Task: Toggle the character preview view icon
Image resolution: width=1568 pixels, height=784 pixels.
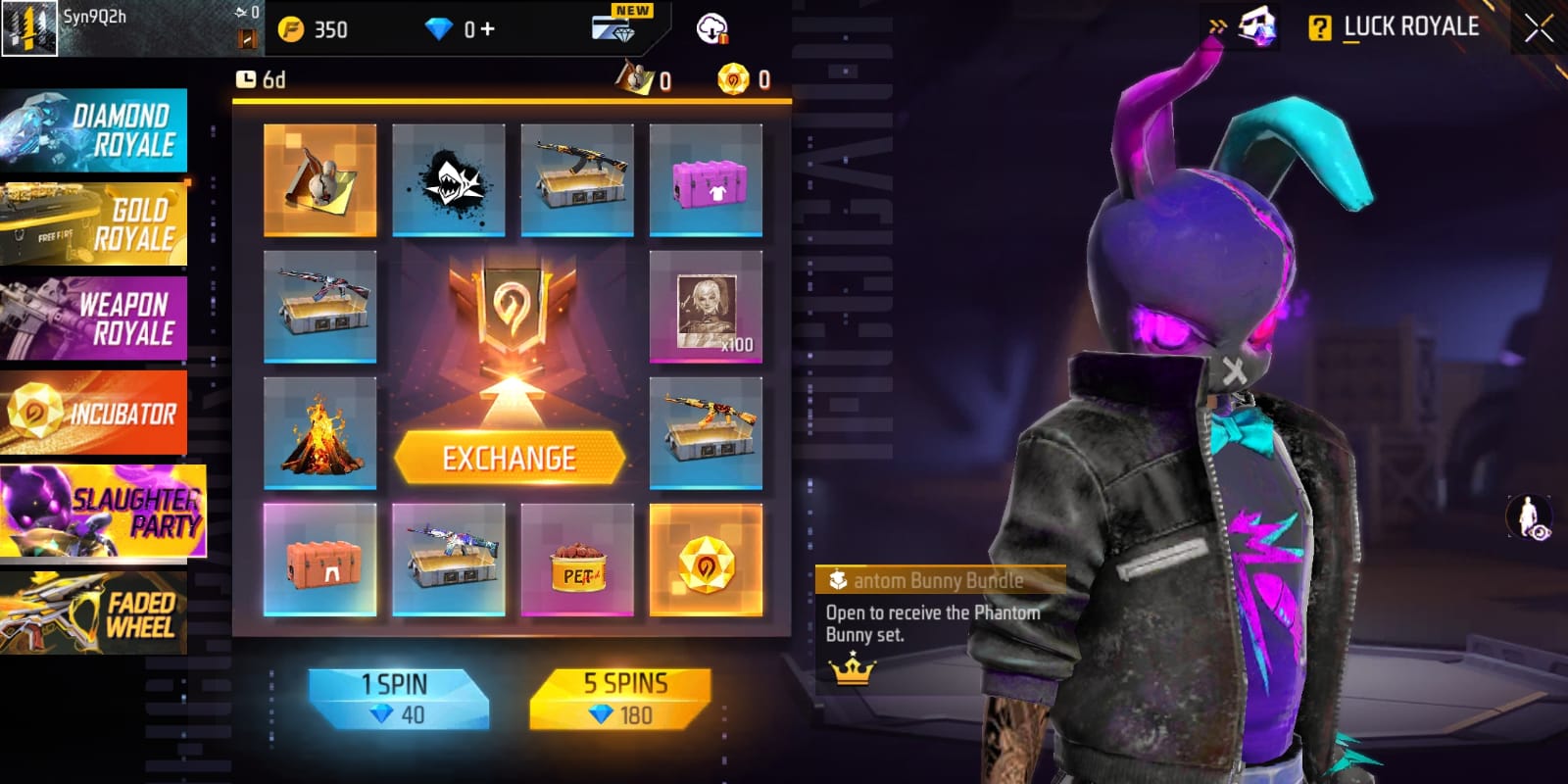Action: 1529,516
